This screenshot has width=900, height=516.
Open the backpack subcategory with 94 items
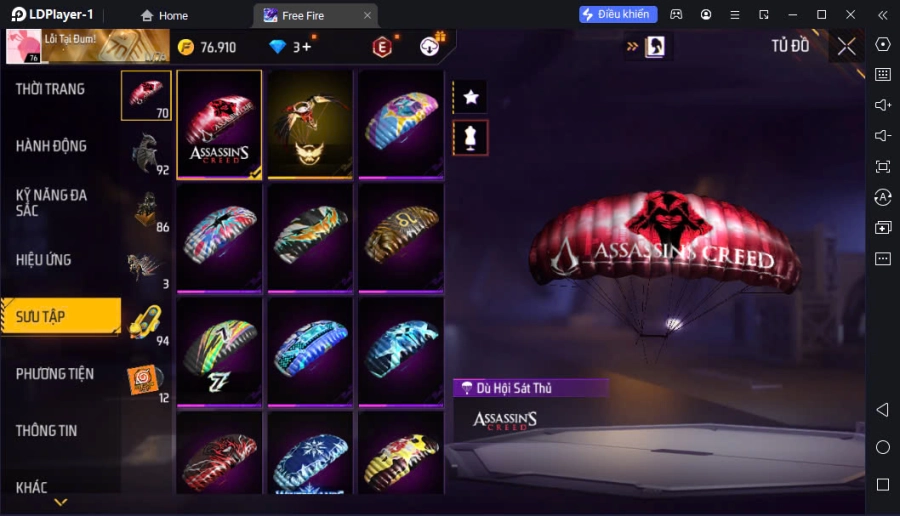tap(146, 323)
